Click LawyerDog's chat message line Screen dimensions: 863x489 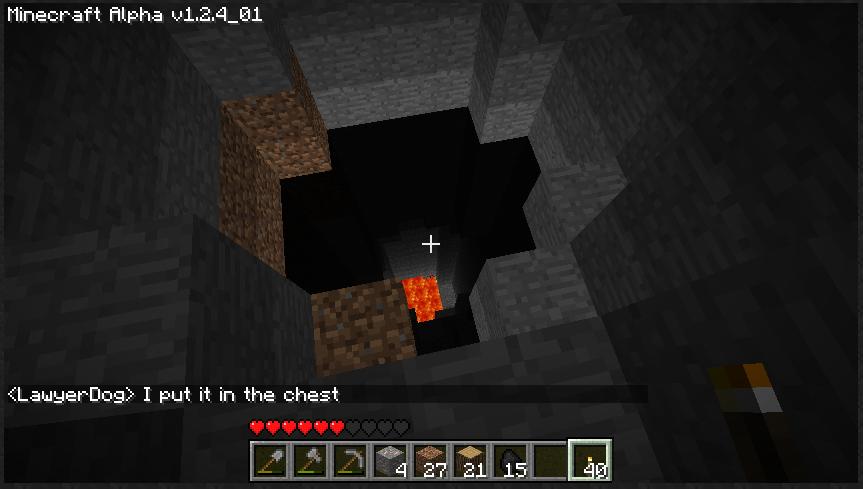(x=174, y=394)
